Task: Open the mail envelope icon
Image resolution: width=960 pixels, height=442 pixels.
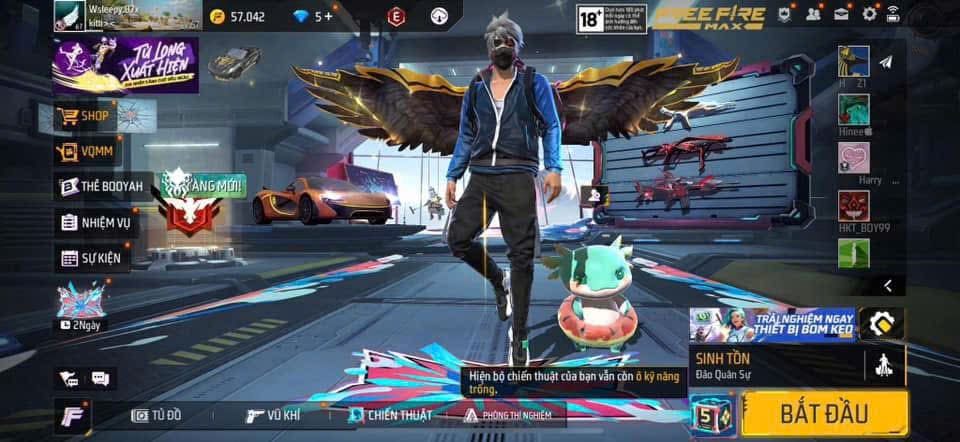Action: (x=841, y=14)
